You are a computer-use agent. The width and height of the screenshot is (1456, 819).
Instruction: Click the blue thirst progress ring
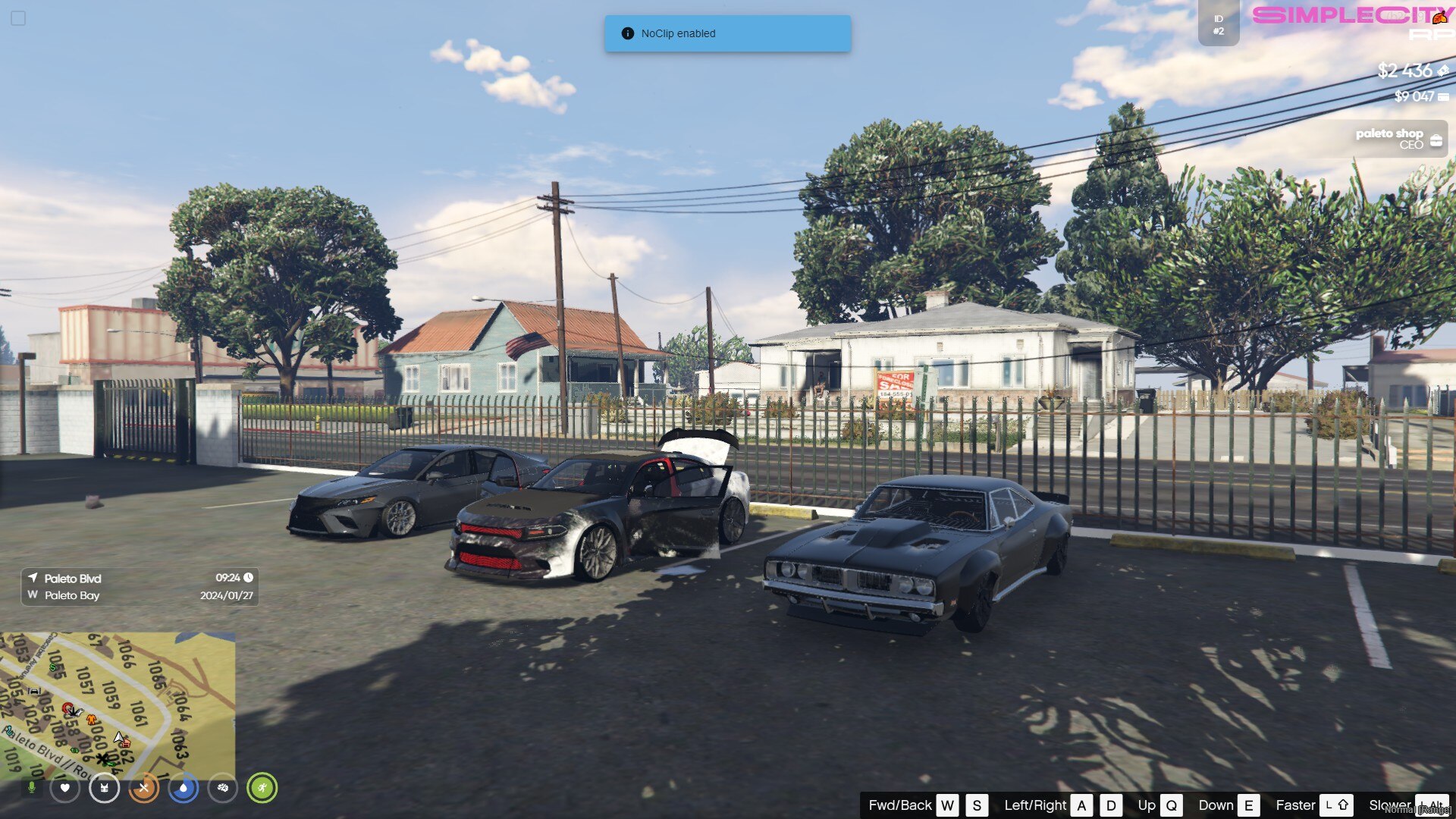[183, 788]
